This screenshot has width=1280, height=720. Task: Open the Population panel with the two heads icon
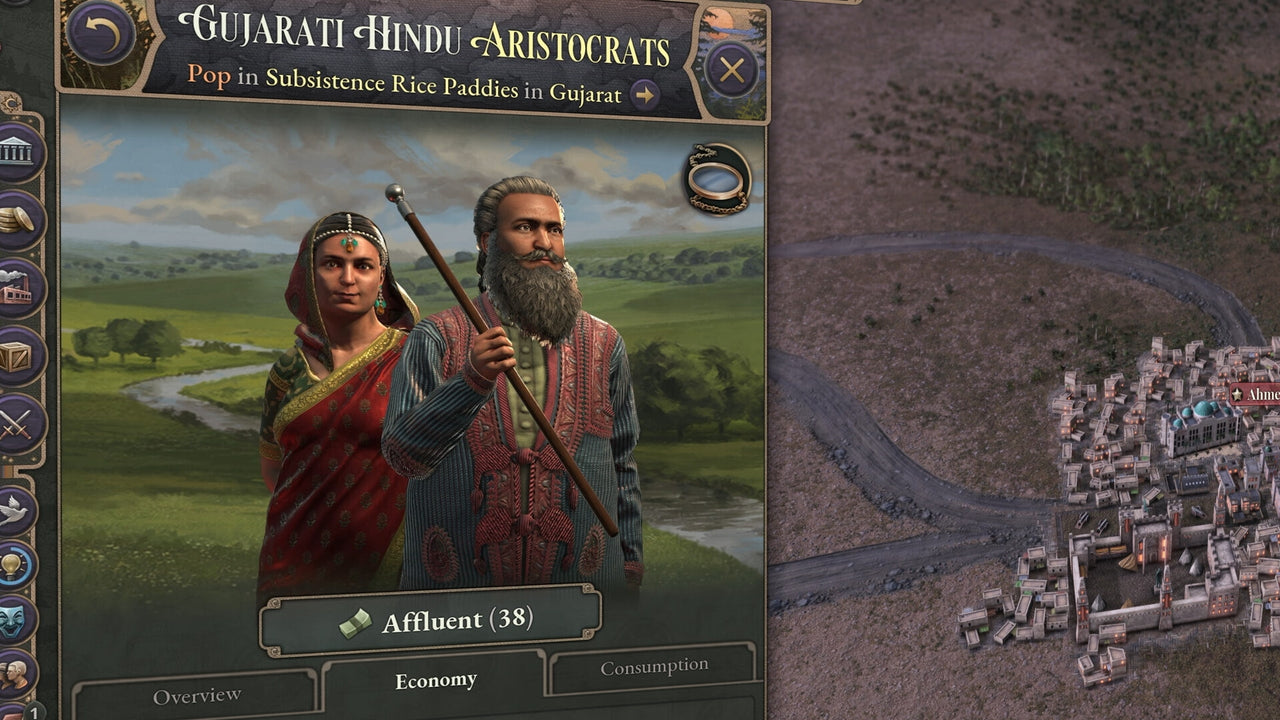tap(15, 673)
